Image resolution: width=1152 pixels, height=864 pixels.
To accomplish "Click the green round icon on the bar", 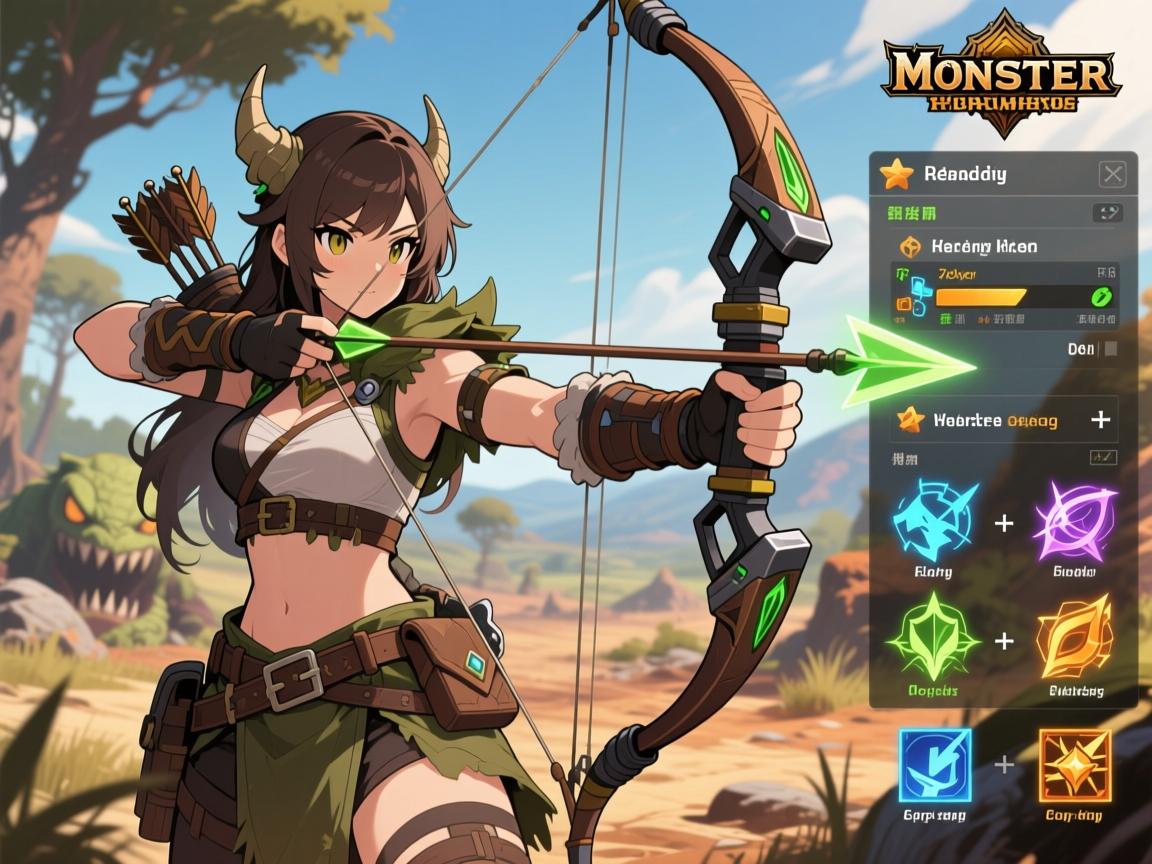I will click(x=1102, y=297).
